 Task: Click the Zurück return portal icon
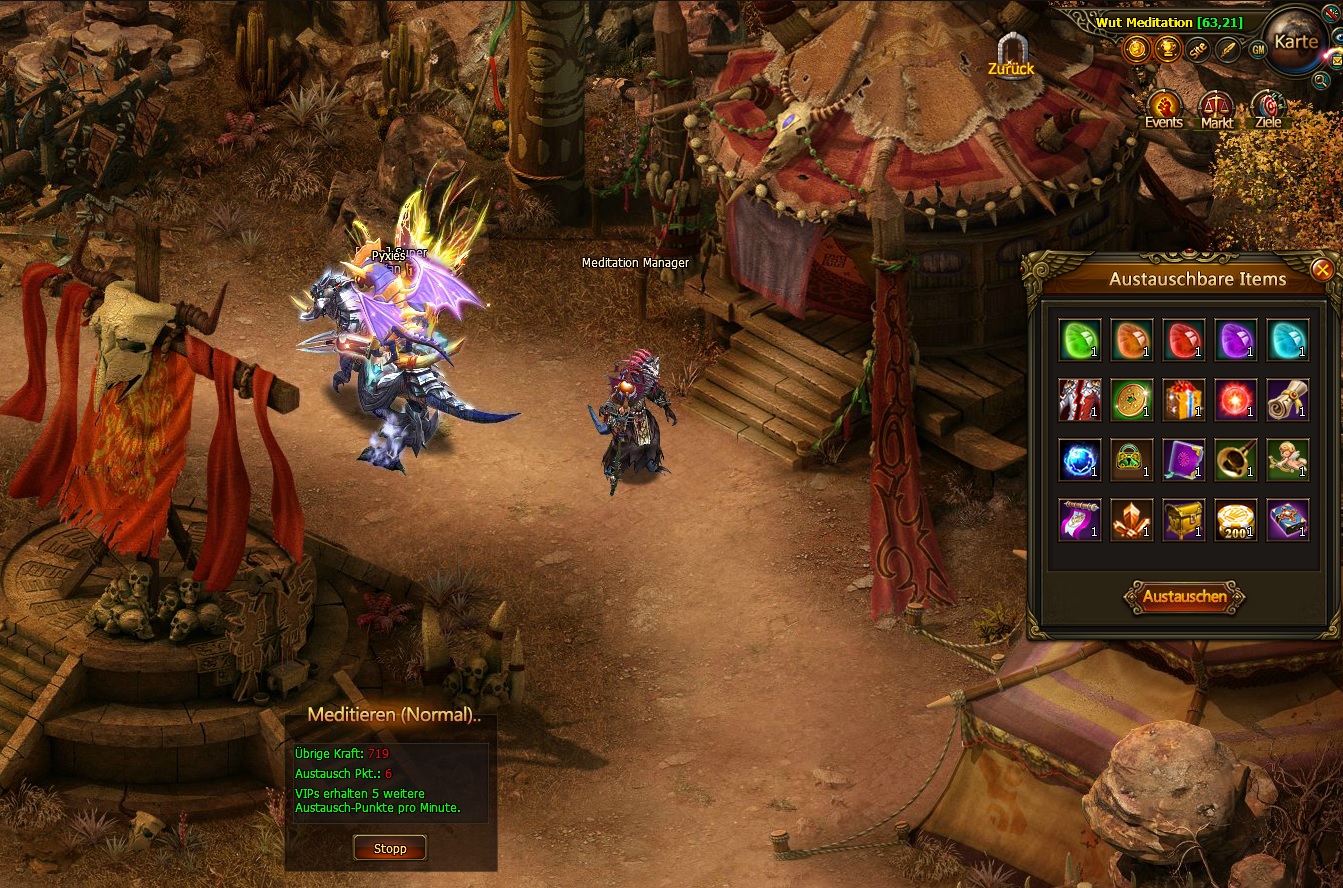[1010, 53]
